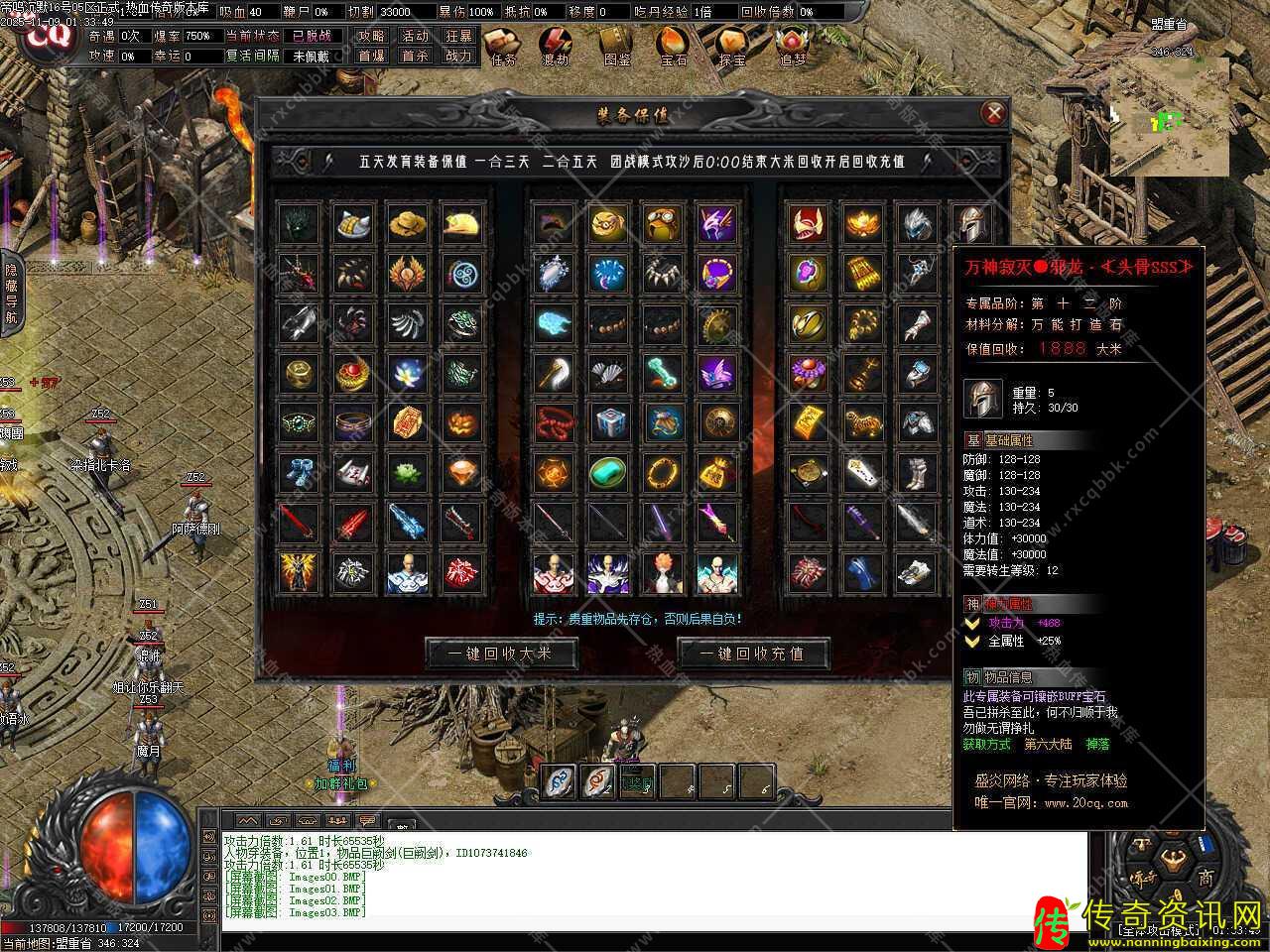
Task: Open the 探宝 treasure hunt icon
Action: pyautogui.click(x=733, y=46)
